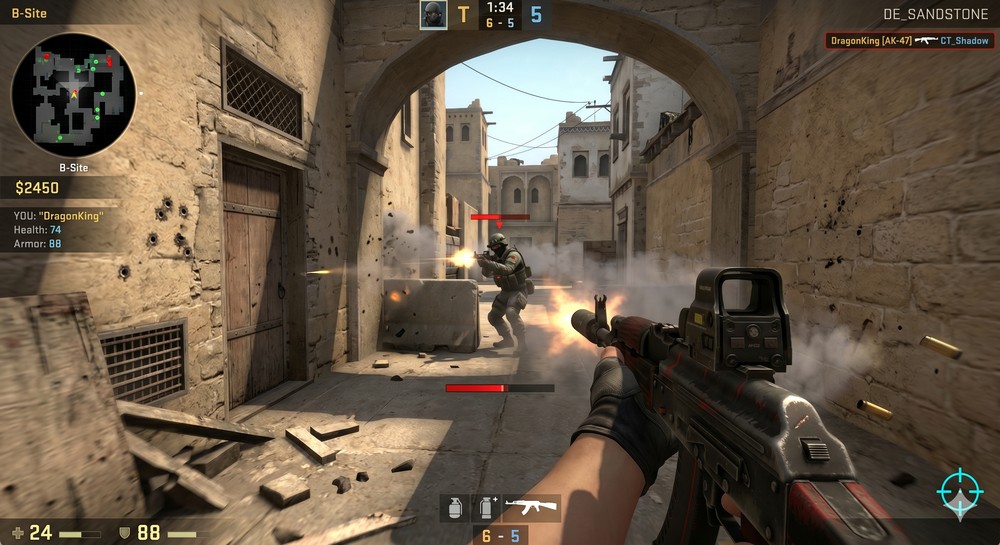Select the AK-47 weapon slot
1000x545 pixels.
(x=530, y=507)
